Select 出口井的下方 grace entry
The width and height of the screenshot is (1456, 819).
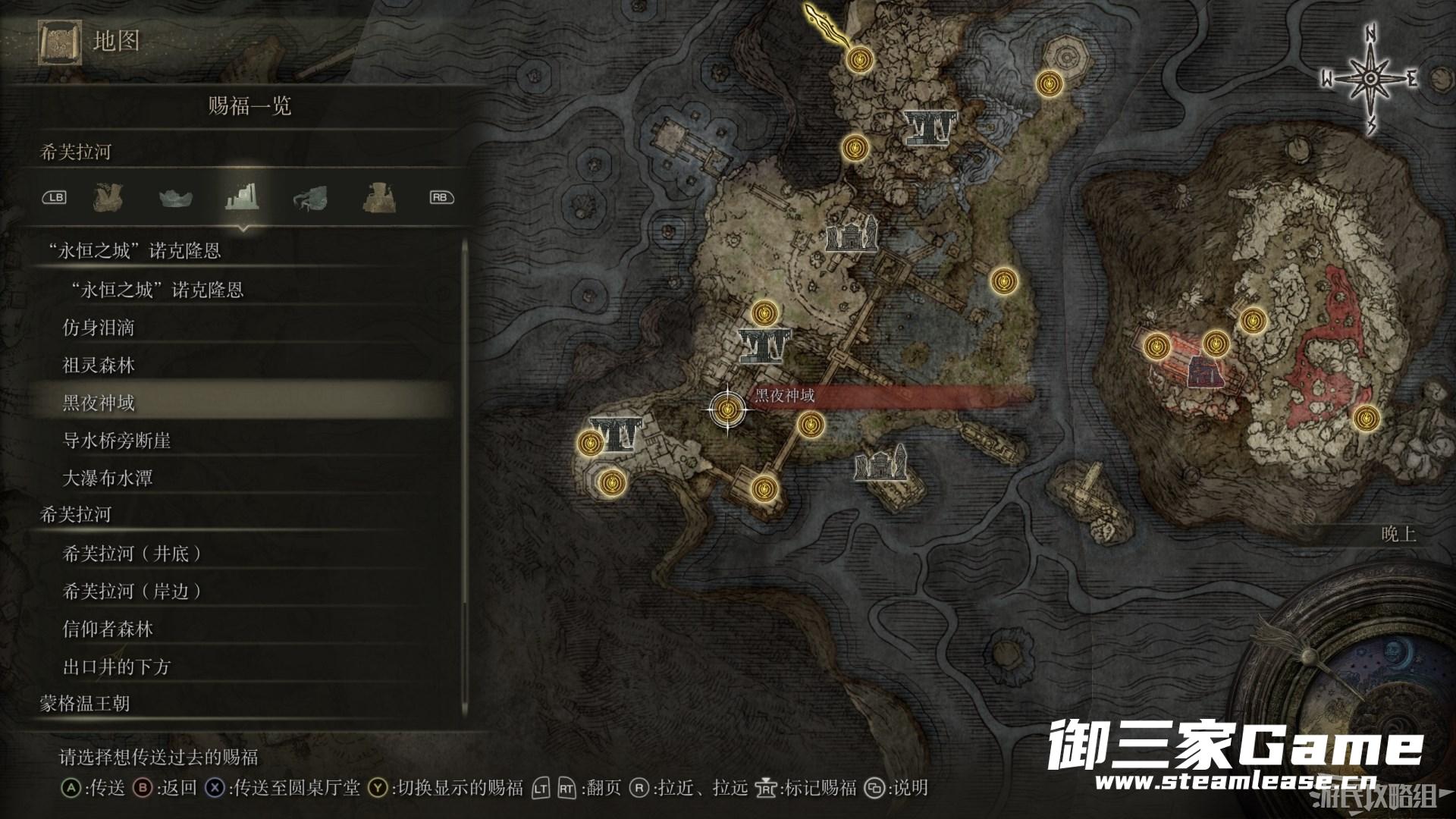pos(117,667)
